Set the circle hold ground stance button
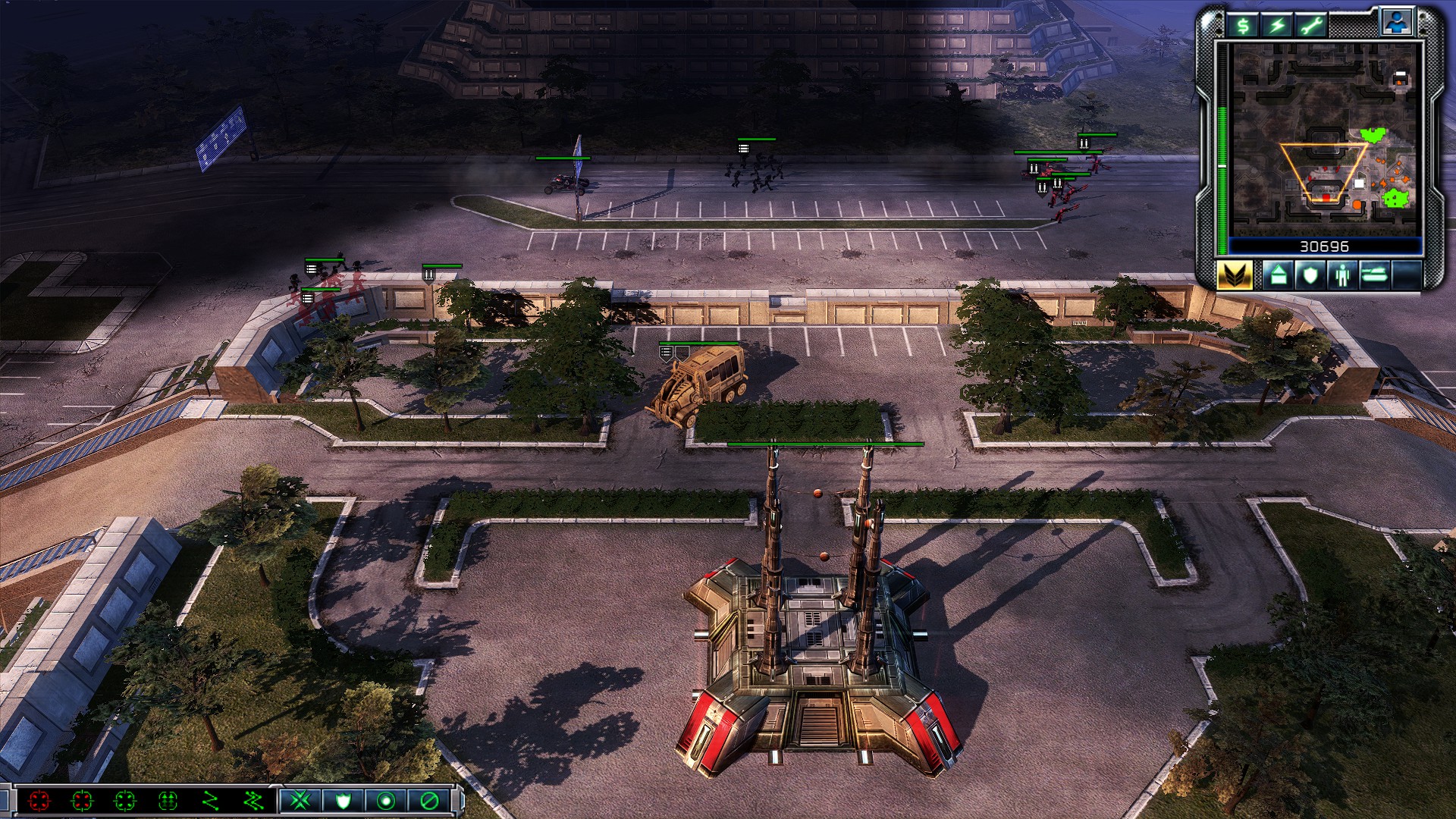Image resolution: width=1456 pixels, height=819 pixels. 386,801
